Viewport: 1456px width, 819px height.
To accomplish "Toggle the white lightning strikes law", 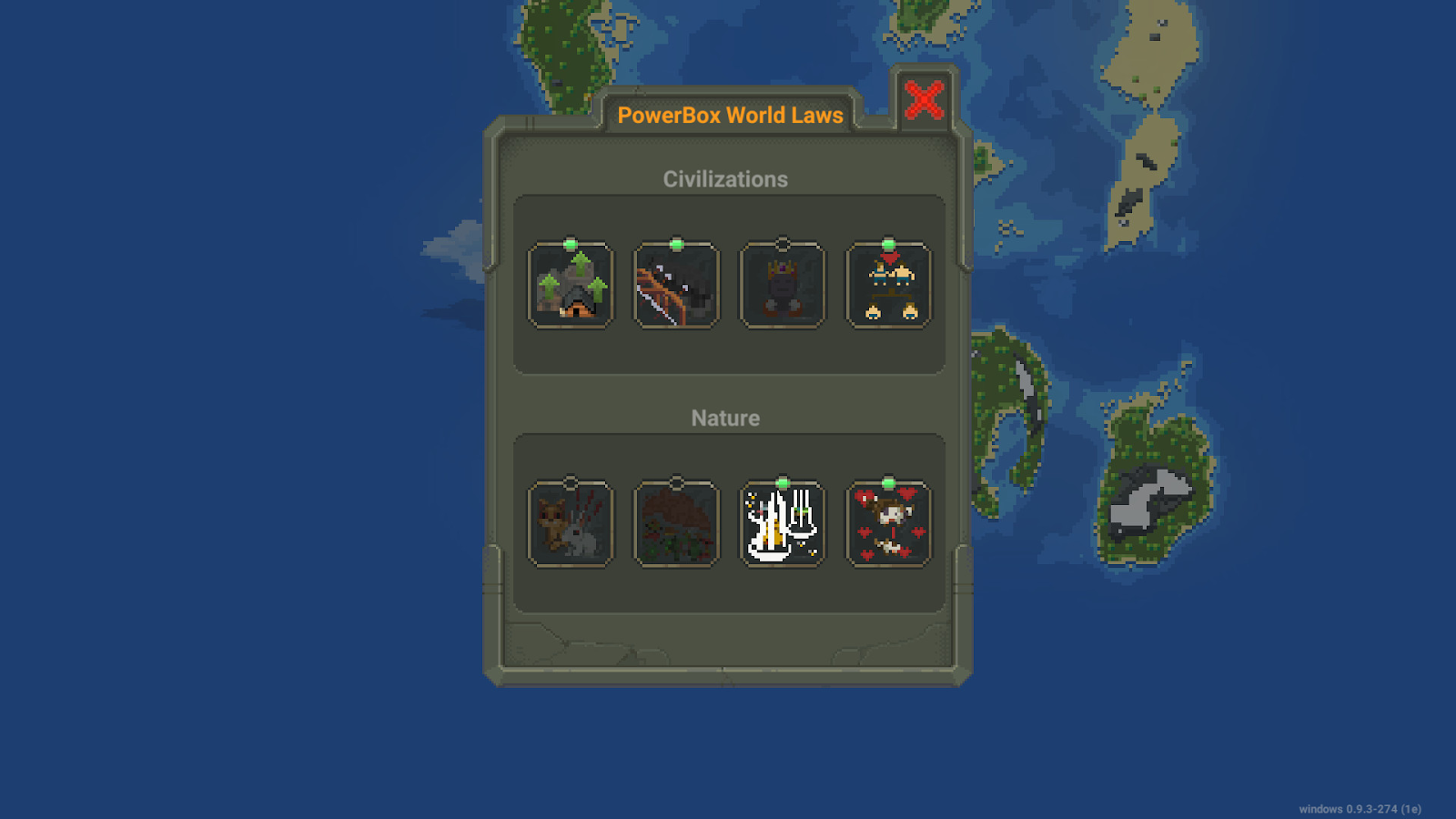I will point(783,525).
